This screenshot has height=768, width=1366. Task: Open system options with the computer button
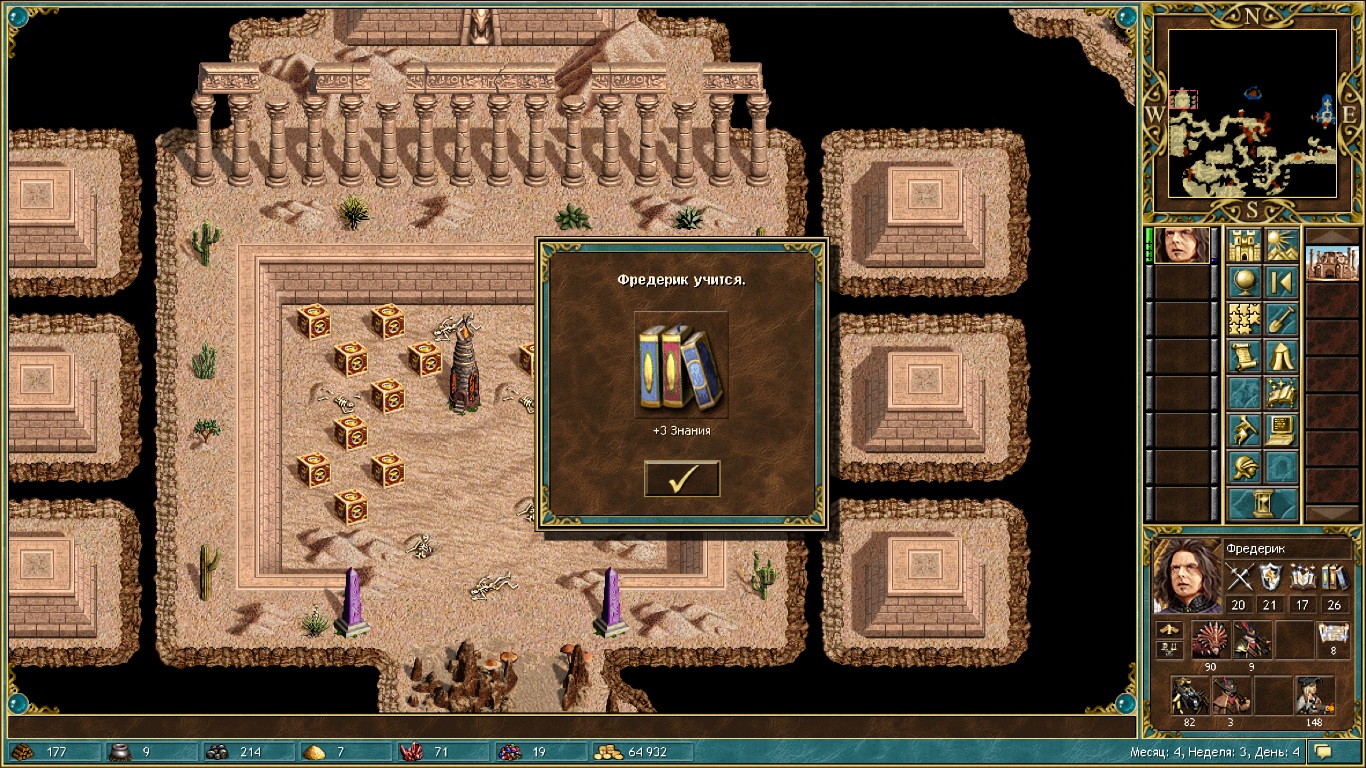pos(1282,431)
